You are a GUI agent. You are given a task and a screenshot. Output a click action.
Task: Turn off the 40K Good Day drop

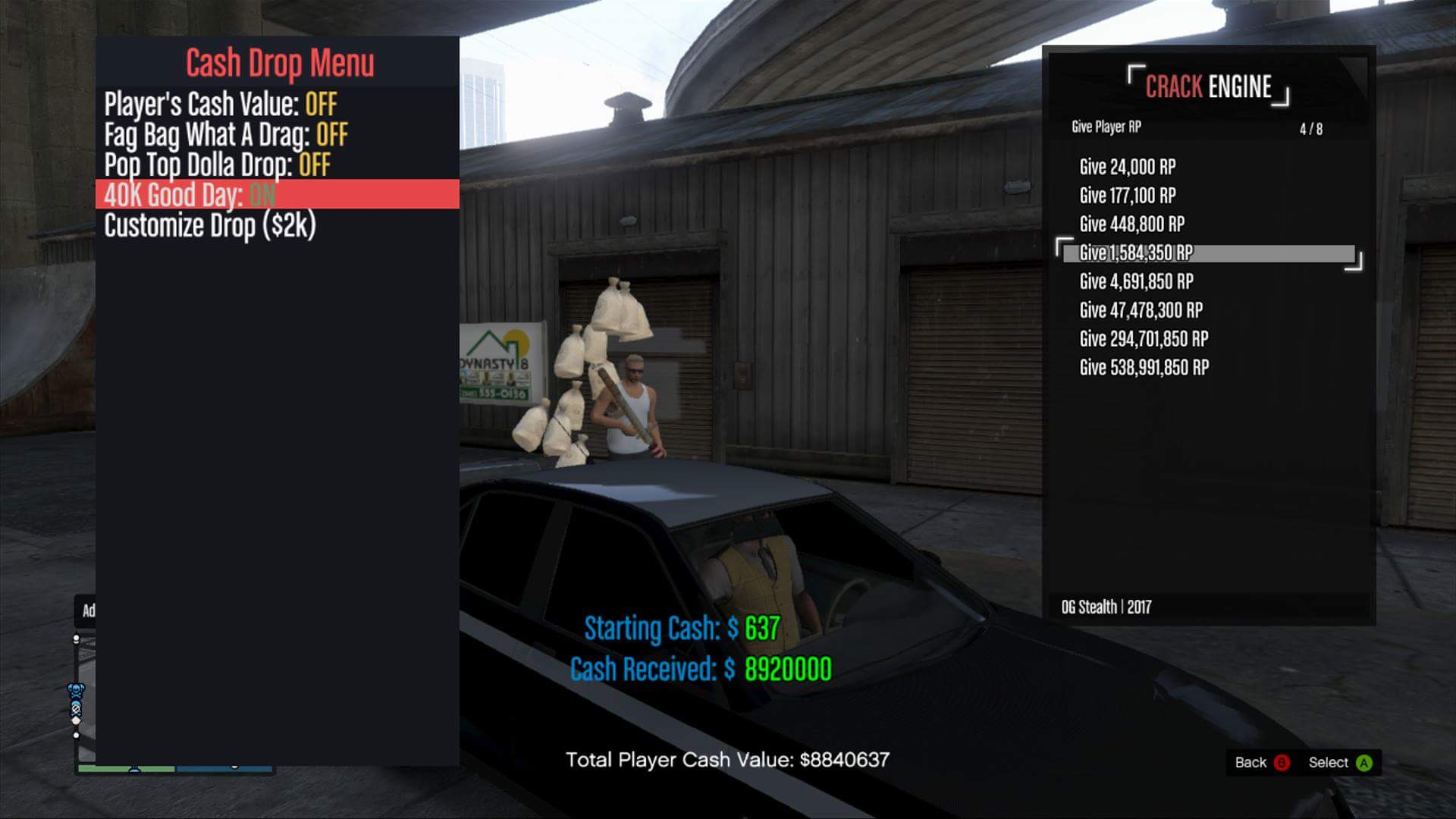(x=190, y=195)
